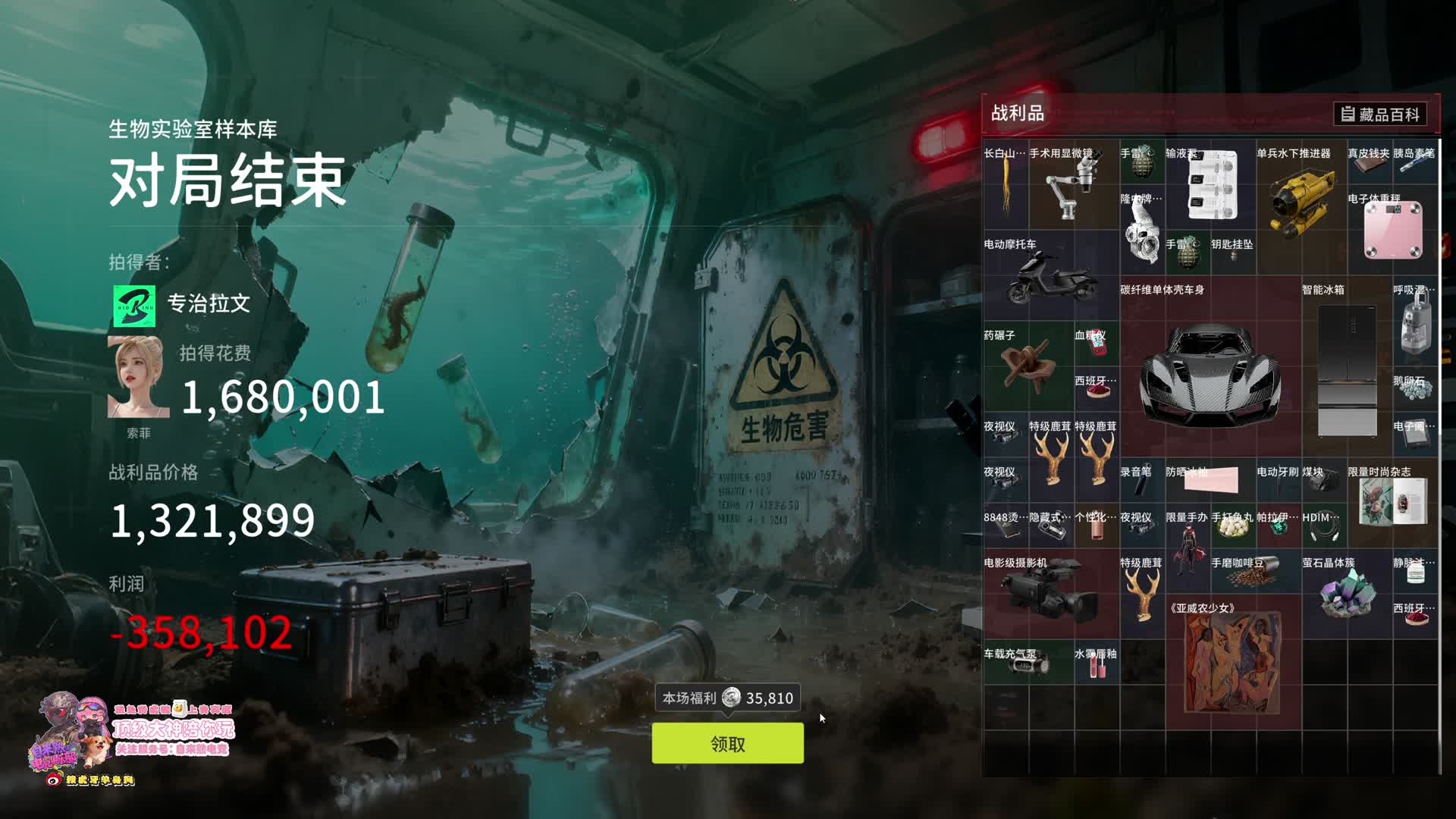
Task: Inspect the 车载充气泵 air pump item
Action: point(1026,664)
